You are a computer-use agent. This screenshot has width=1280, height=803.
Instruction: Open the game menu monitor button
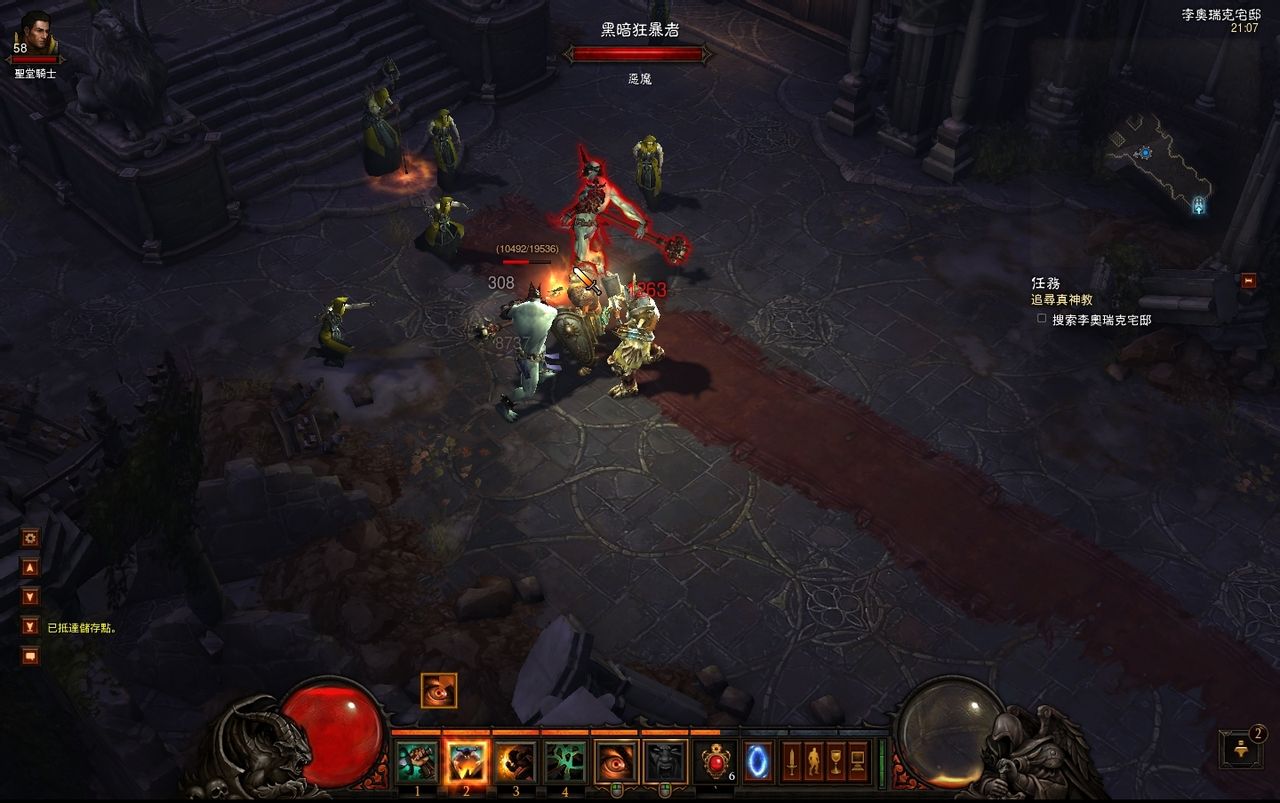click(858, 762)
